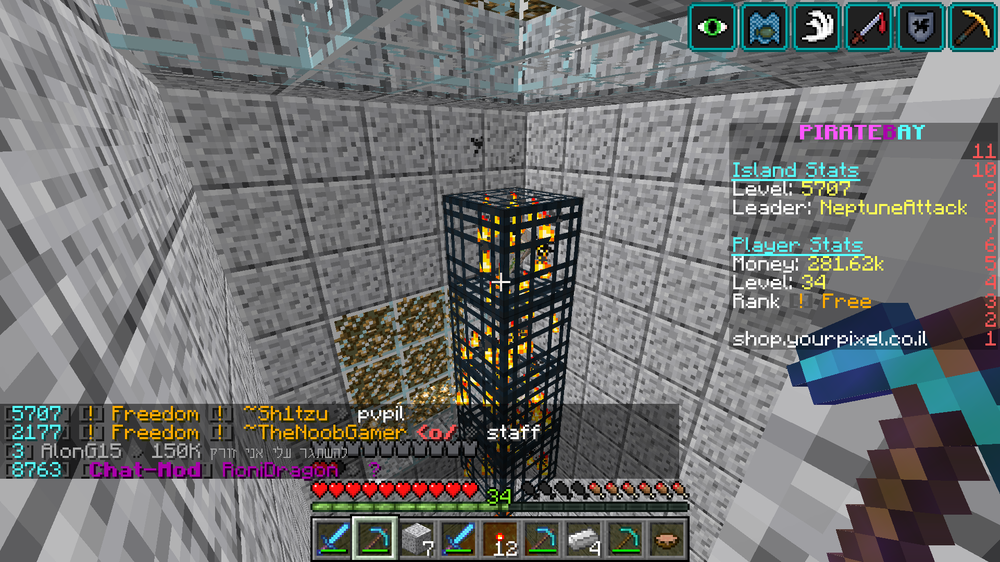Viewport: 1000px width, 562px height.
Task: Select the stone block stack of 7
Action: 415,539
